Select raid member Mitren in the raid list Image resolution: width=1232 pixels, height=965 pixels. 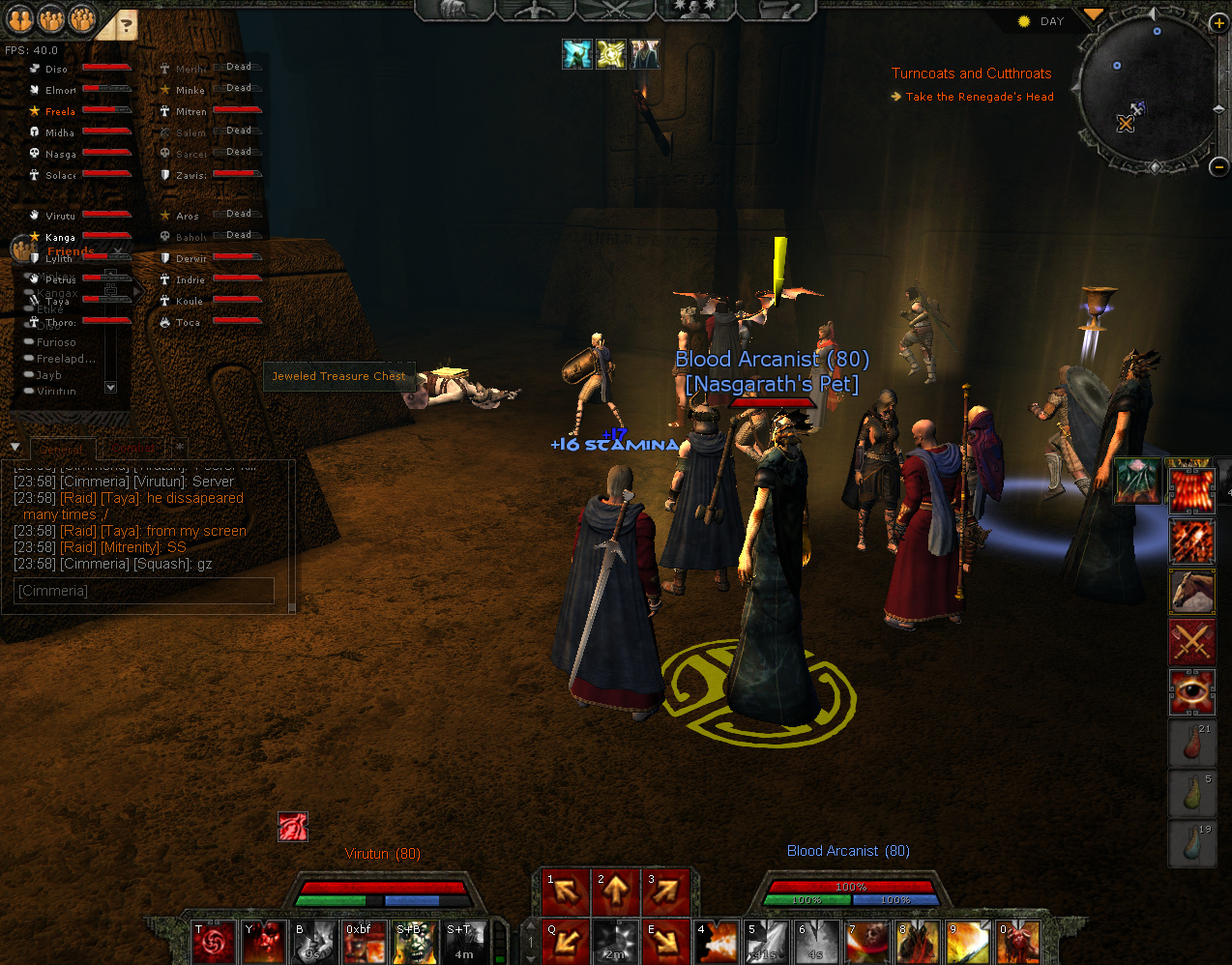coord(191,111)
